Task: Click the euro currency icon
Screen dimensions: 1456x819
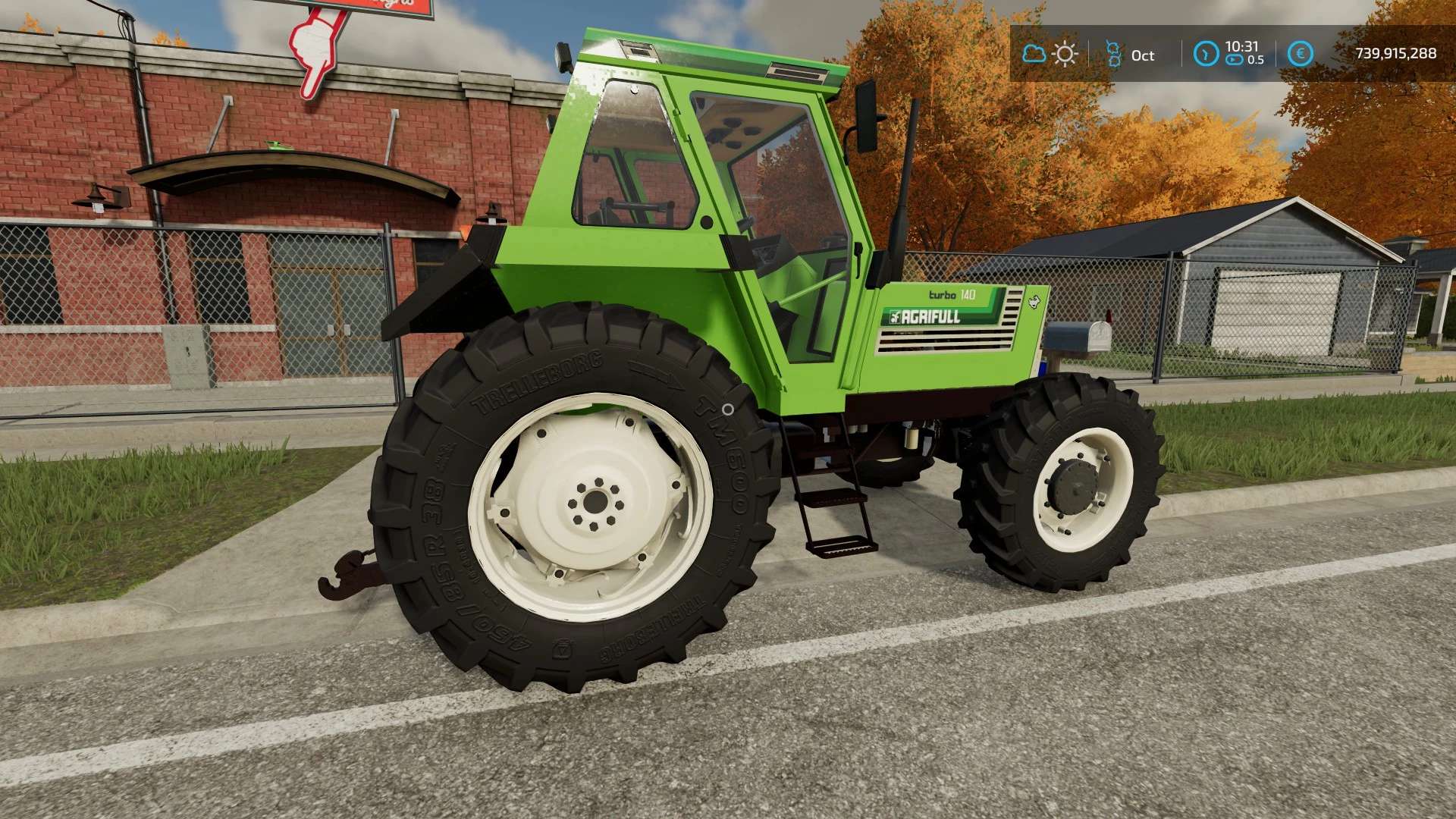Action: [1300, 54]
